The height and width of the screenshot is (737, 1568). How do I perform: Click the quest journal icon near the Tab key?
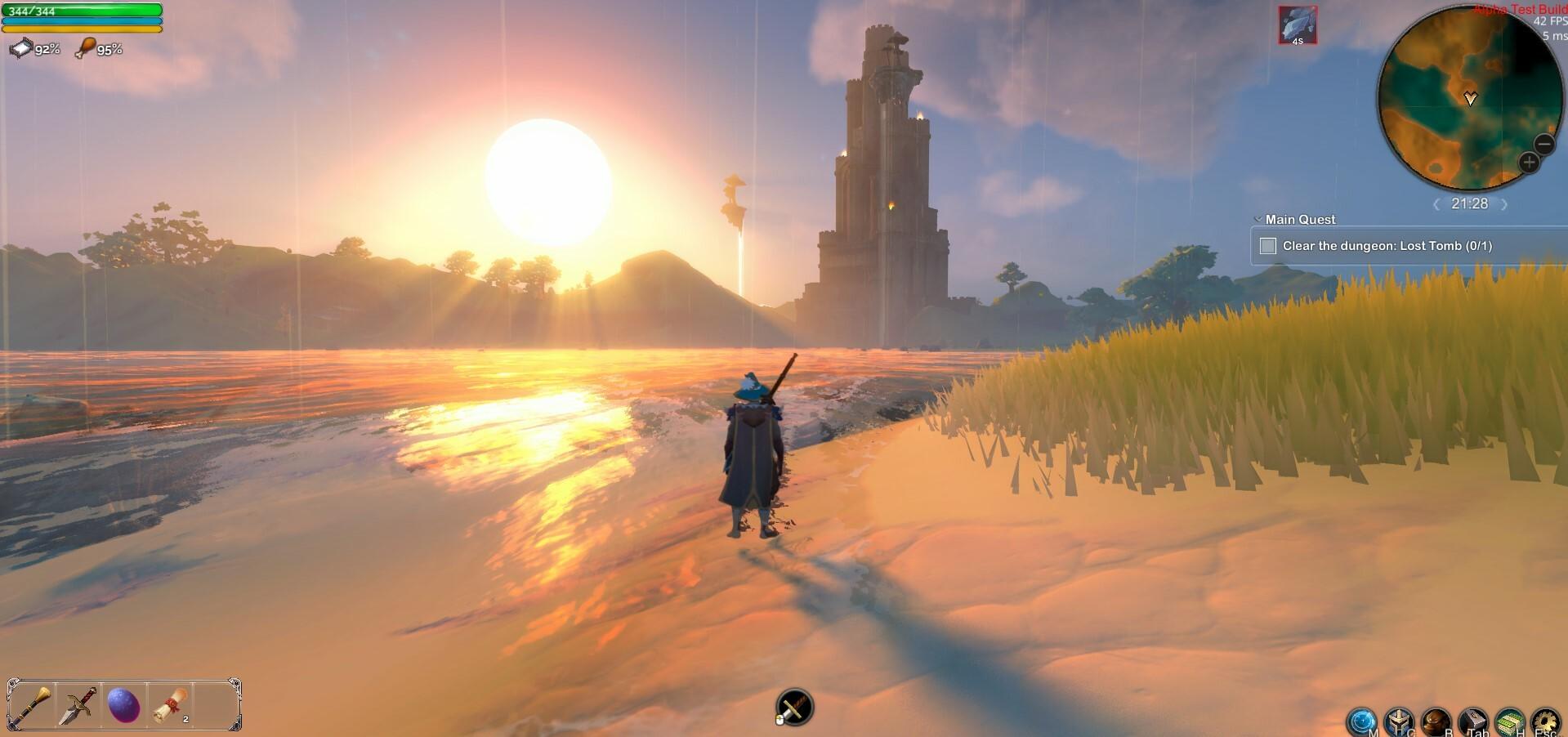tap(1472, 721)
